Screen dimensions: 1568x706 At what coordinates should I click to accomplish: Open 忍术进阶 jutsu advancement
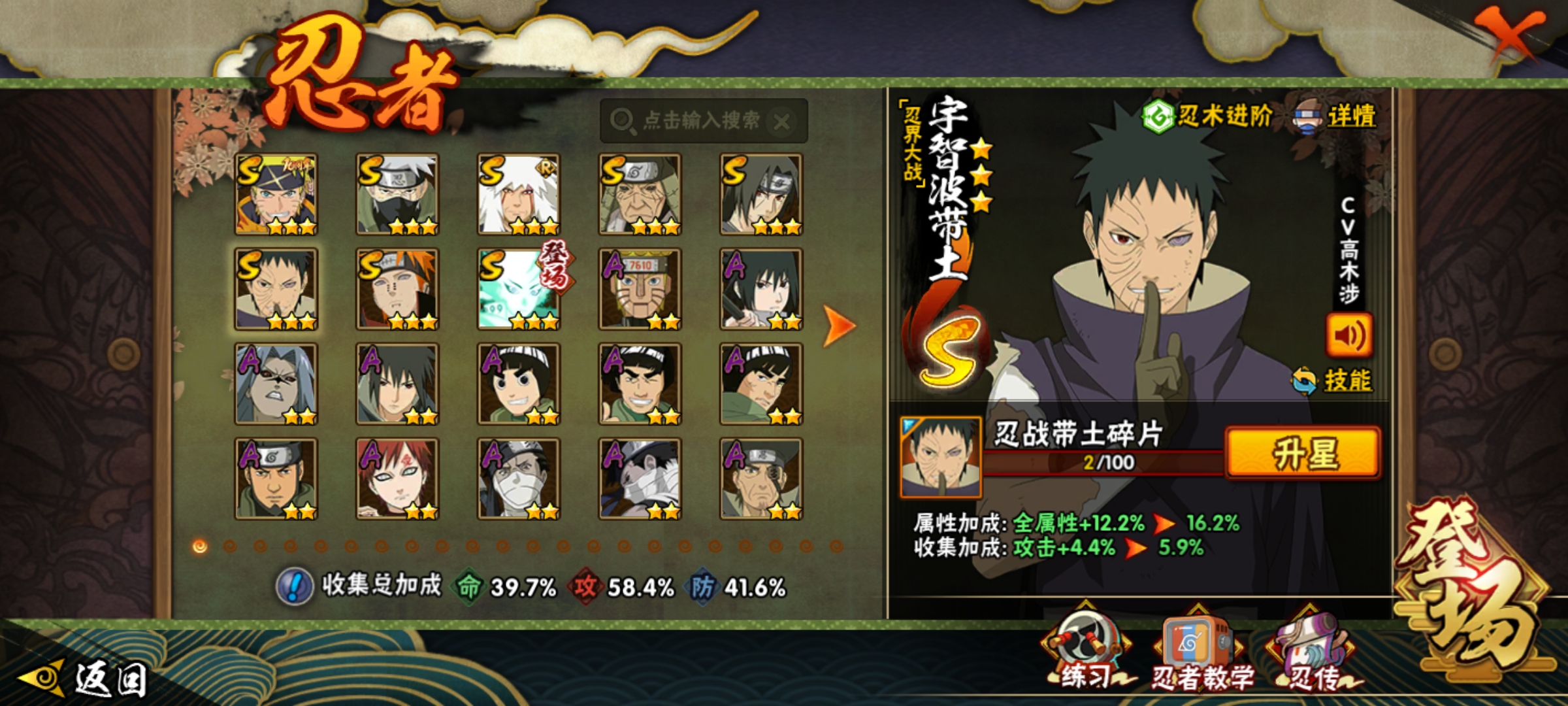(x=1207, y=117)
